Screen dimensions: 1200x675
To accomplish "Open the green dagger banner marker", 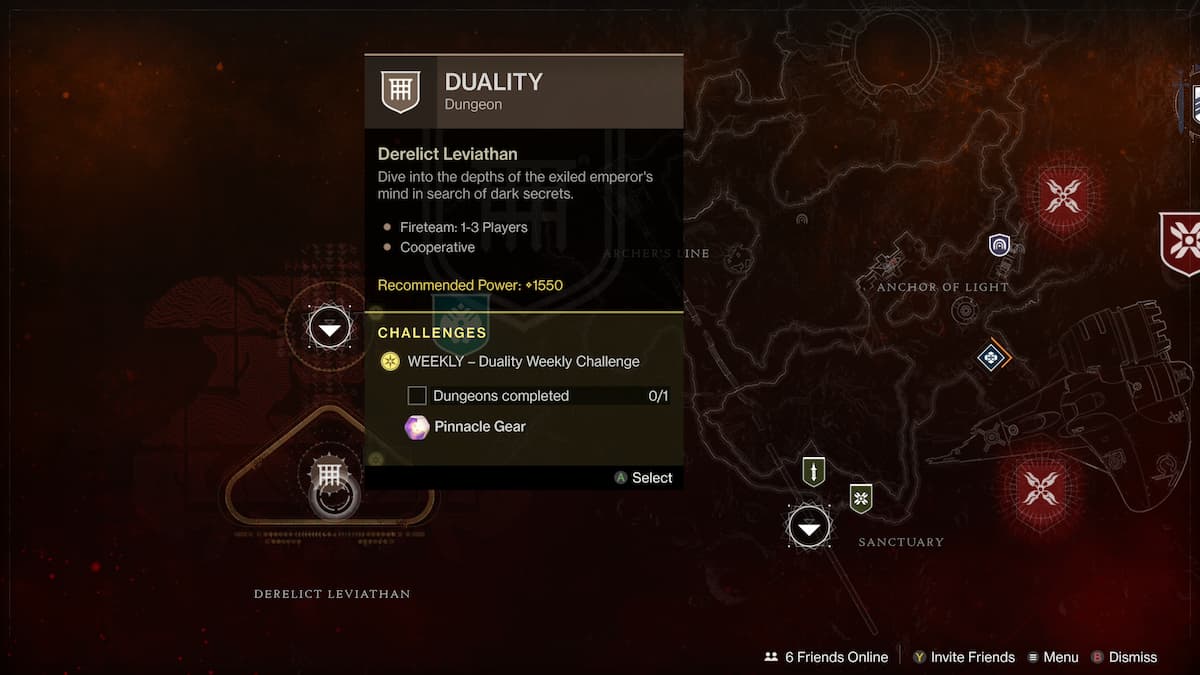I will coord(814,471).
